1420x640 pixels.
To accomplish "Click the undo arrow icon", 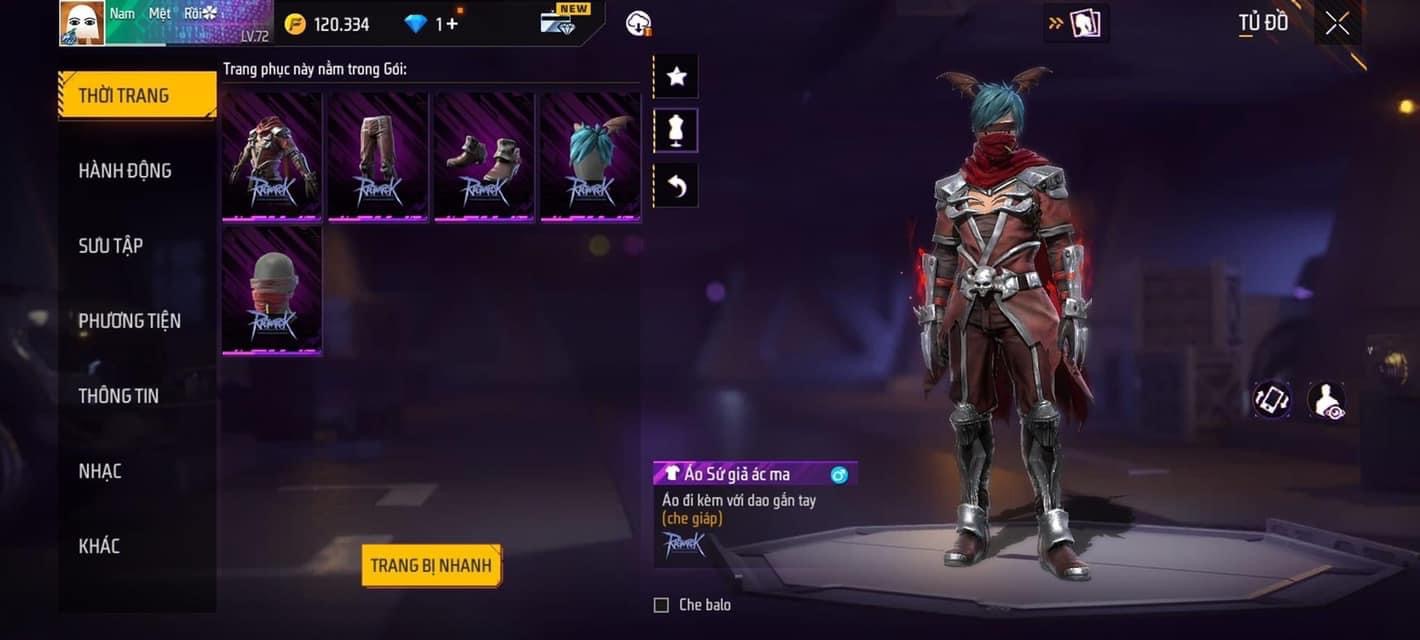I will tap(676, 186).
